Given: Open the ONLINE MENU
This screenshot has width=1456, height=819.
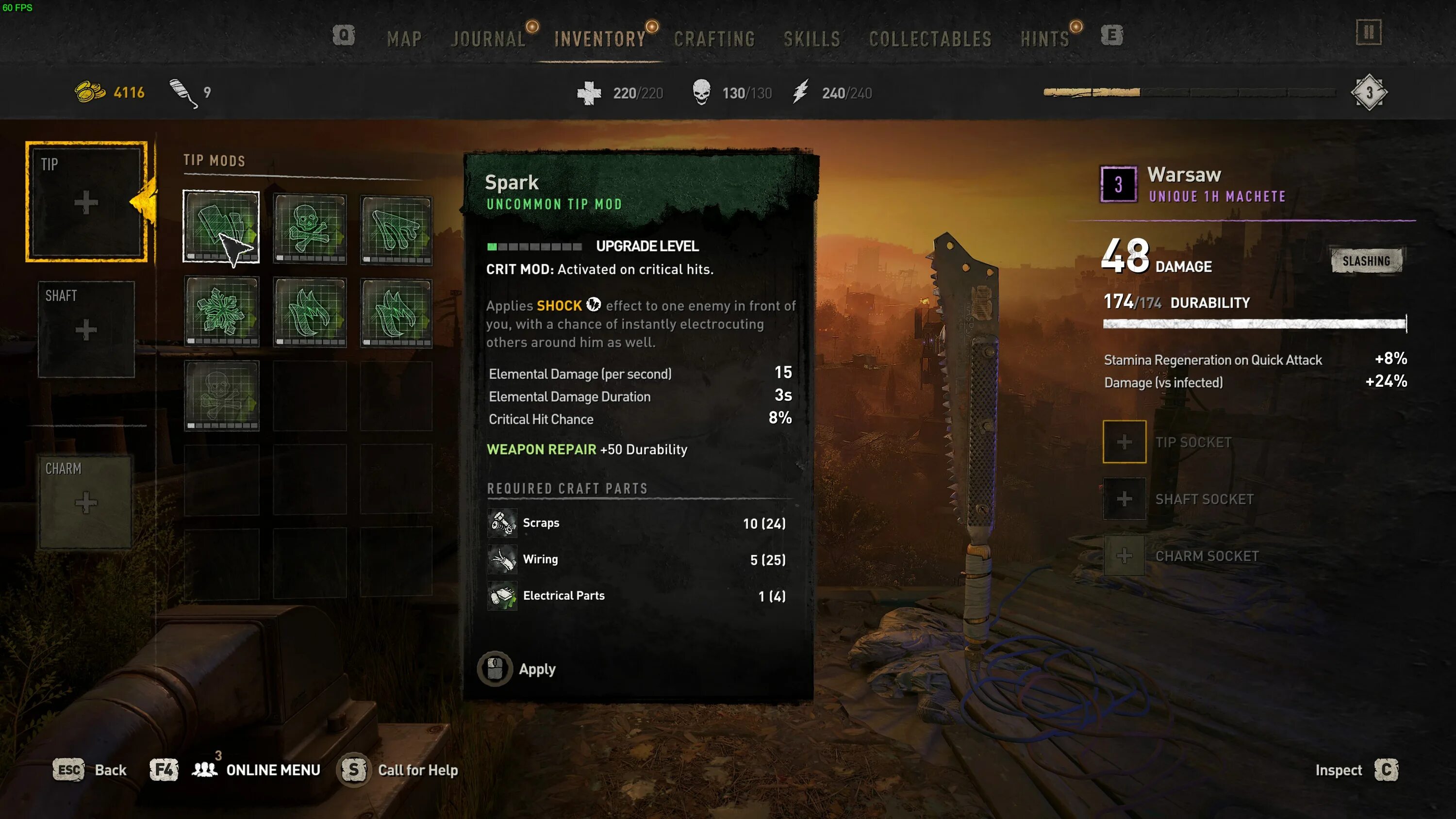Looking at the screenshot, I should pyautogui.click(x=272, y=770).
